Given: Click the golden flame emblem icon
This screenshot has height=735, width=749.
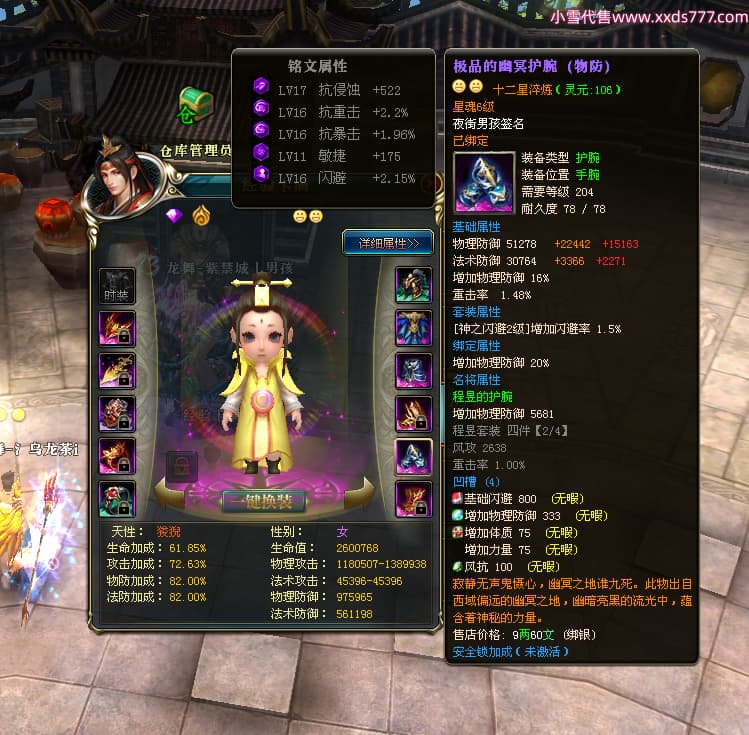Looking at the screenshot, I should (201, 216).
